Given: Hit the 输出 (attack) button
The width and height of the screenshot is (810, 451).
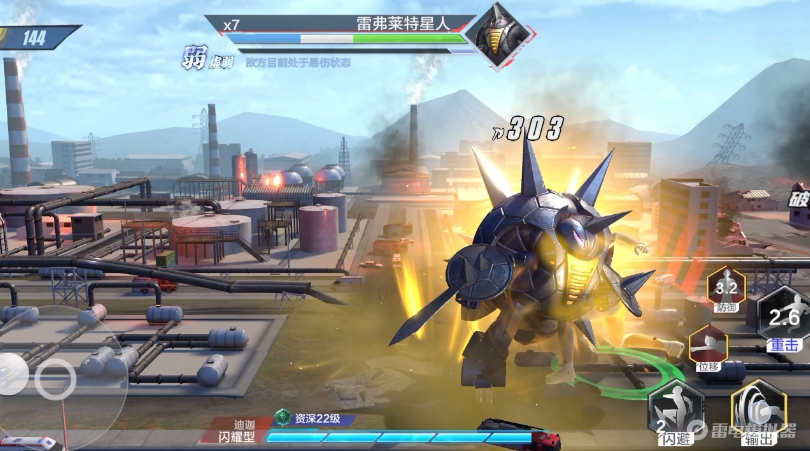Looking at the screenshot, I should pyautogui.click(x=757, y=411).
